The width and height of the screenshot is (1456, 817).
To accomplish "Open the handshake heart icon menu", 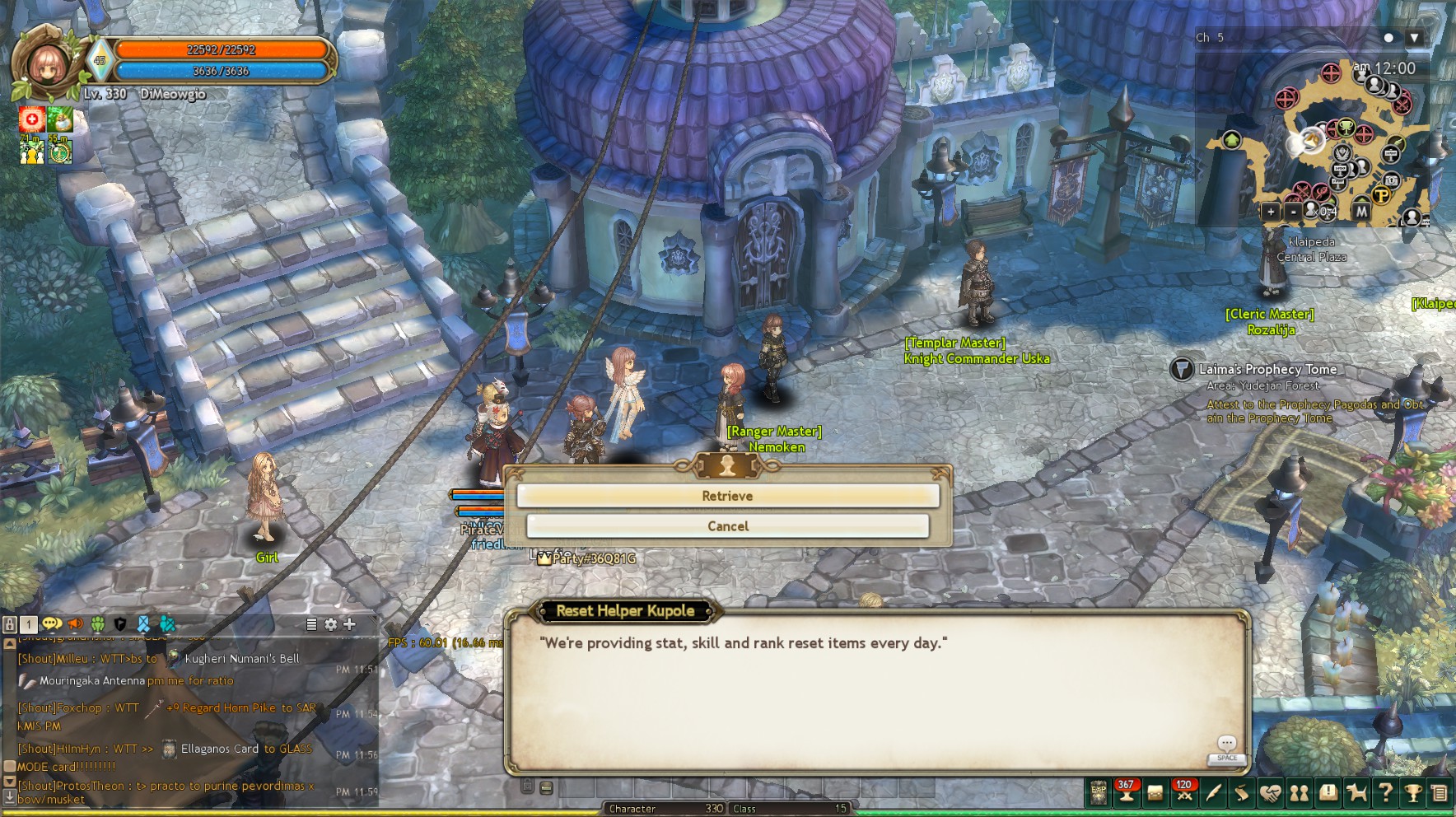I will point(1270,793).
